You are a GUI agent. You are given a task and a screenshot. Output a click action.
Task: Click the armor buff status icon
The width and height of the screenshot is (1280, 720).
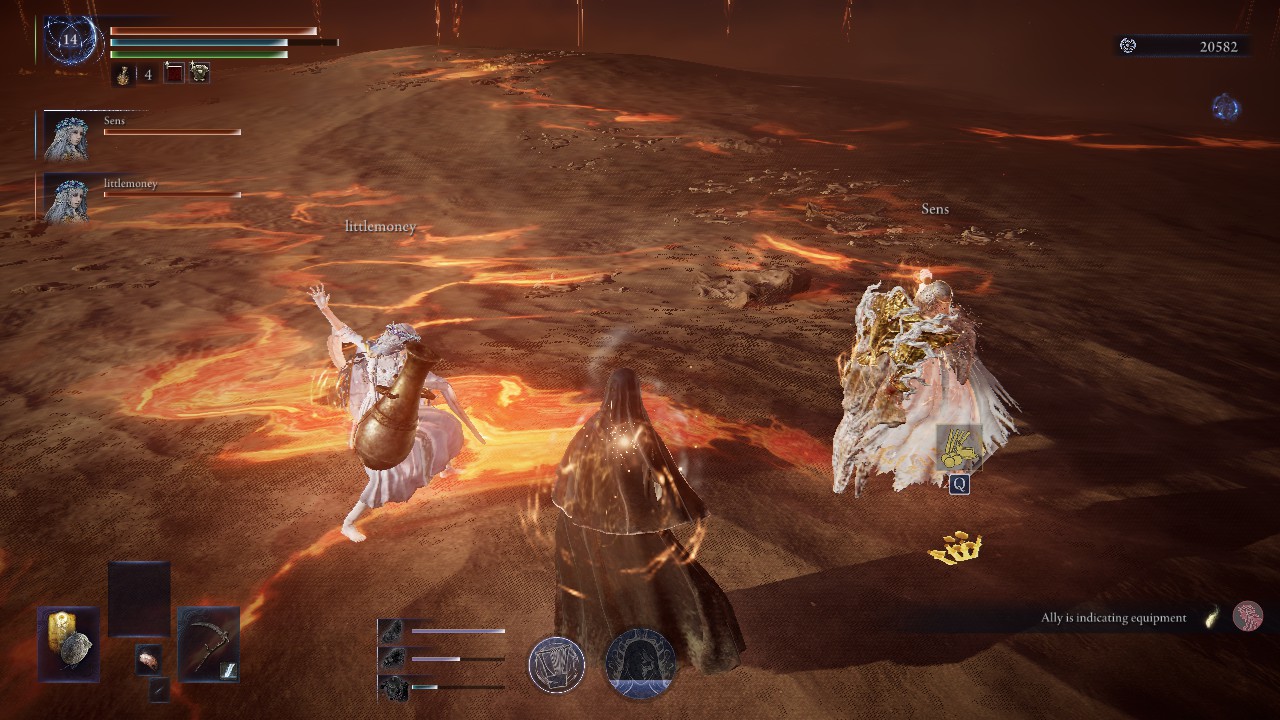point(199,73)
